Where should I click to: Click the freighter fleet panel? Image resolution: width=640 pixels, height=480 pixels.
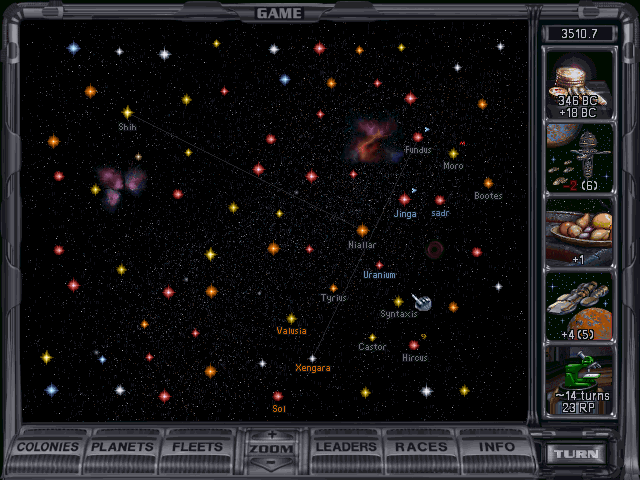pyautogui.click(x=579, y=306)
